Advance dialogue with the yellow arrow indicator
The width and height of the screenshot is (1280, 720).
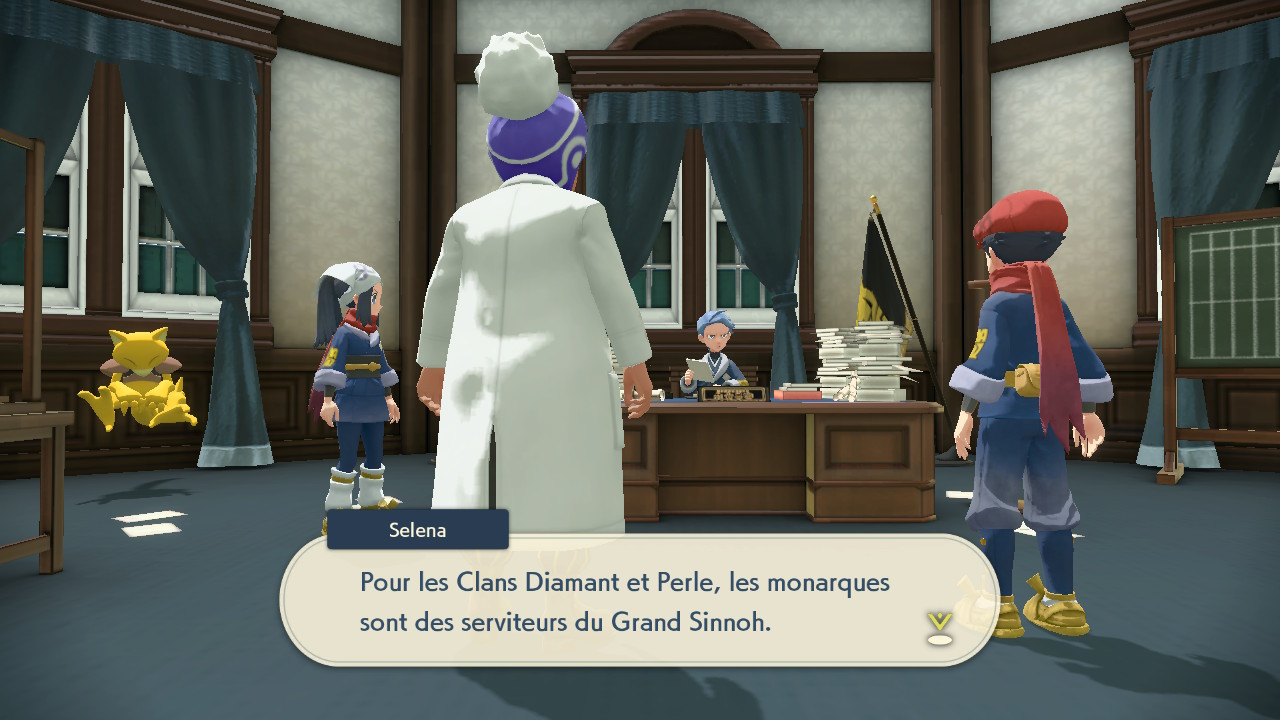point(939,626)
